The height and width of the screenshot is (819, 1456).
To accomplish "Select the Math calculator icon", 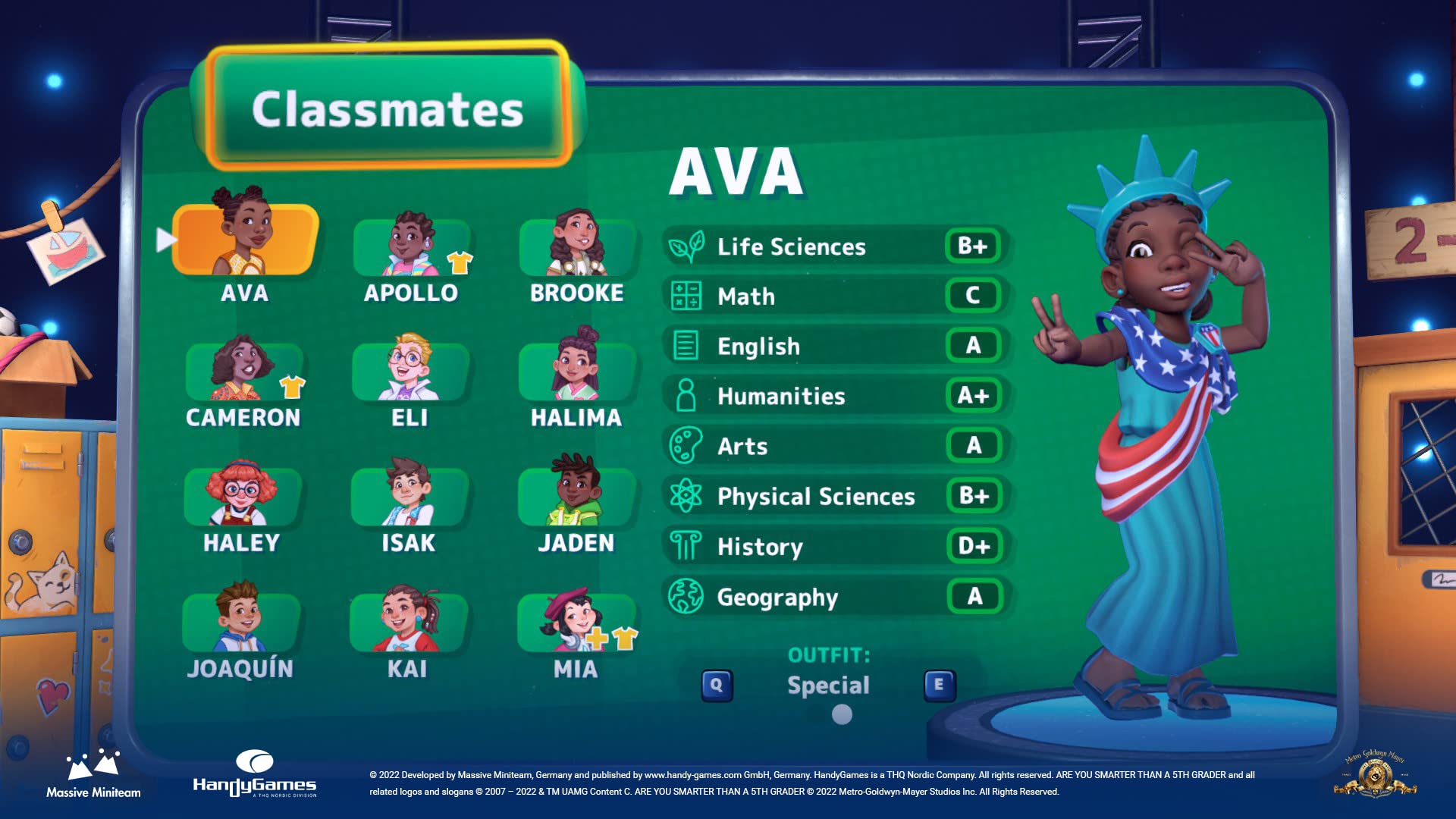I will [x=685, y=297].
